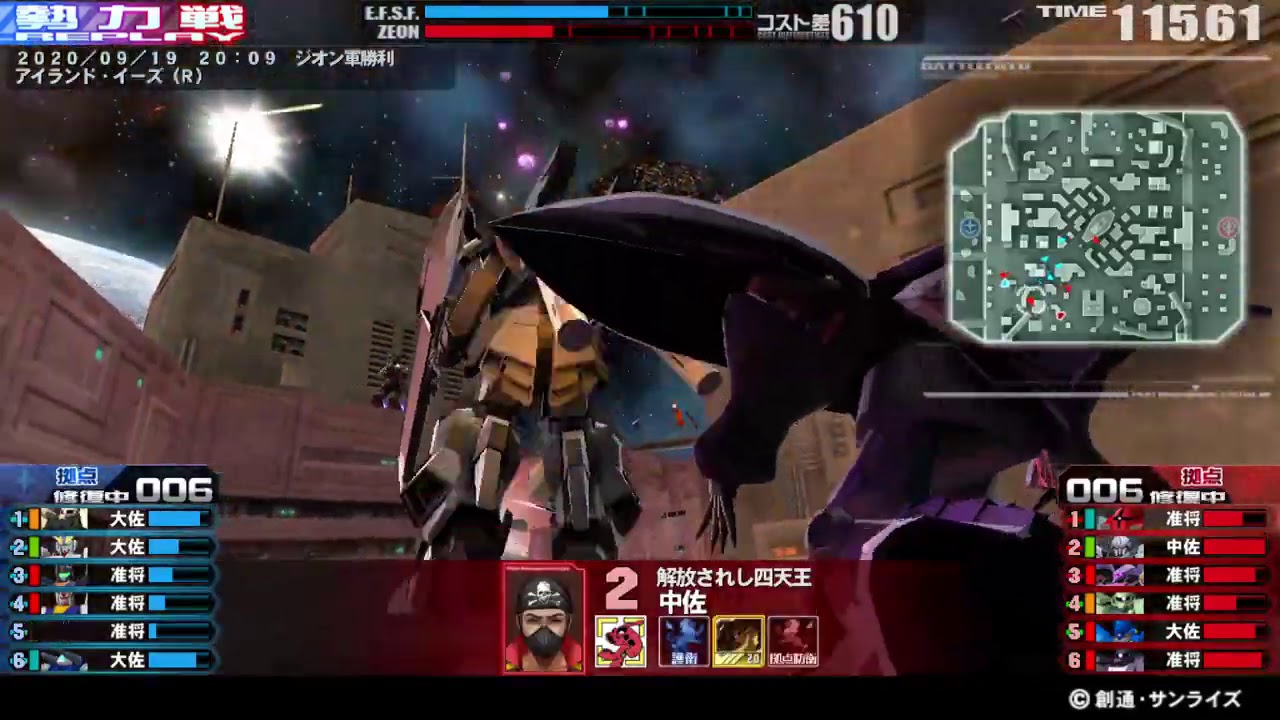Click the red emblem icon
This screenshot has height=720, width=1280.
(621, 641)
